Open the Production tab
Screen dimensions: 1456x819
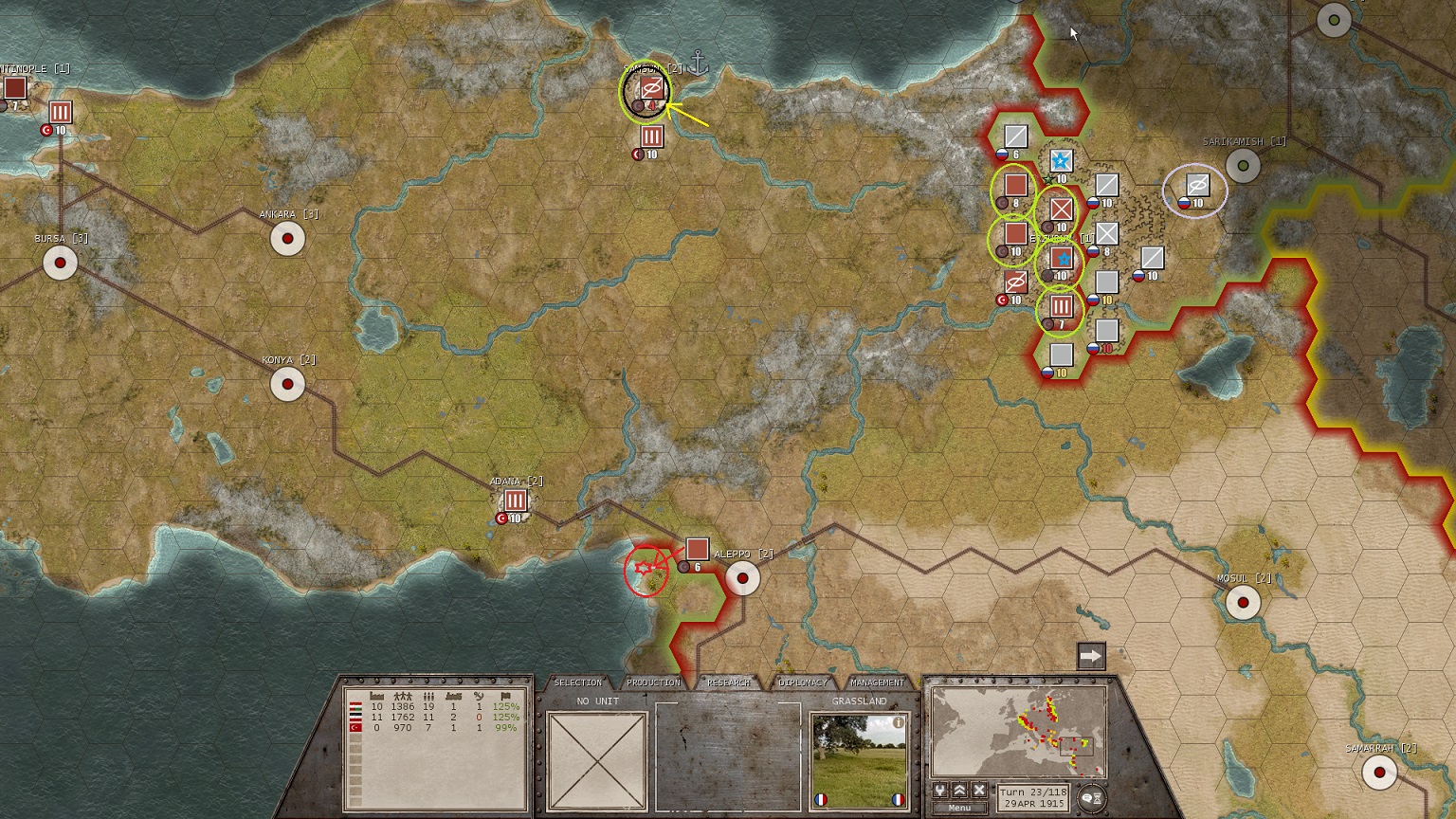(653, 682)
